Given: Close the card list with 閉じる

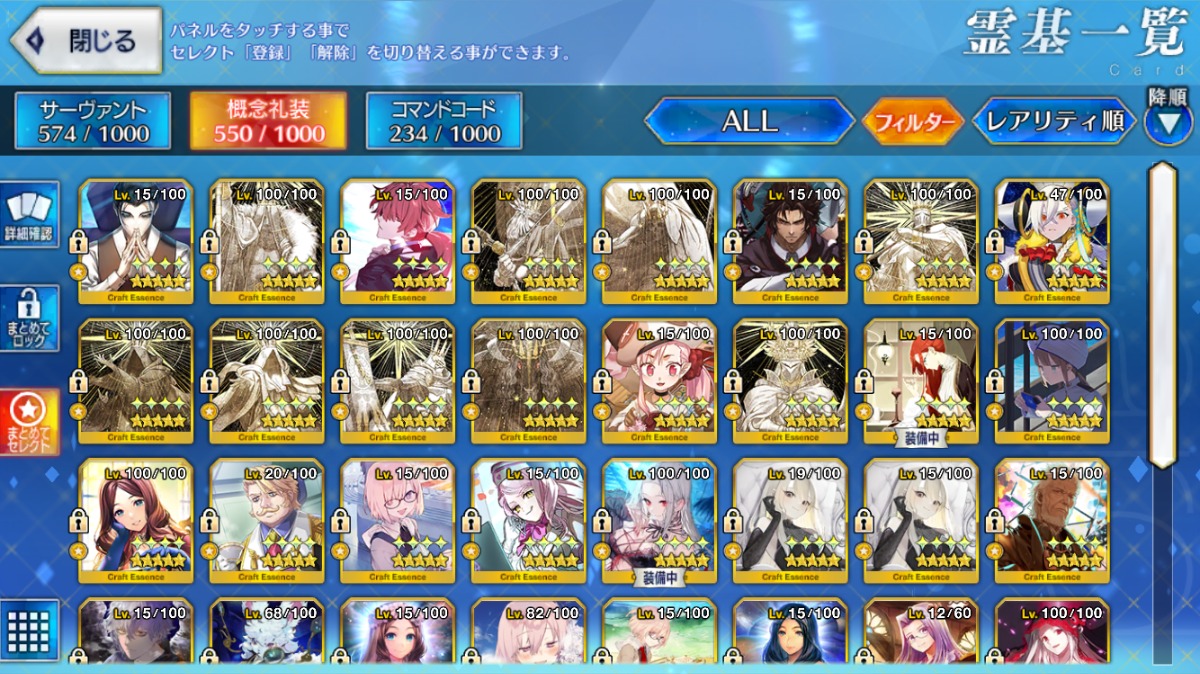Looking at the screenshot, I should (x=86, y=41).
